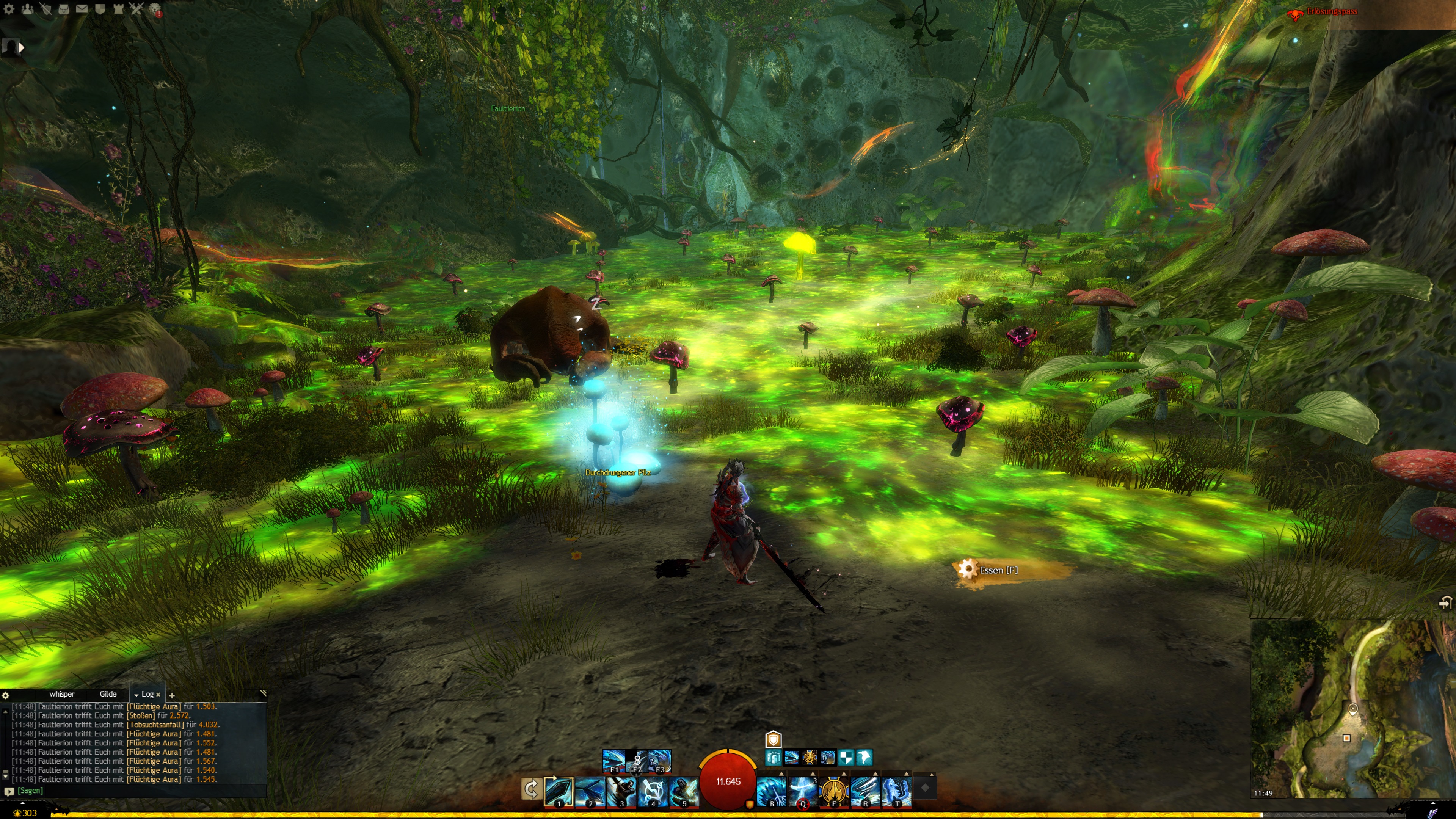Image resolution: width=1456 pixels, height=819 pixels.
Task: Switch to the Gilde chat tab
Action: pos(108,694)
